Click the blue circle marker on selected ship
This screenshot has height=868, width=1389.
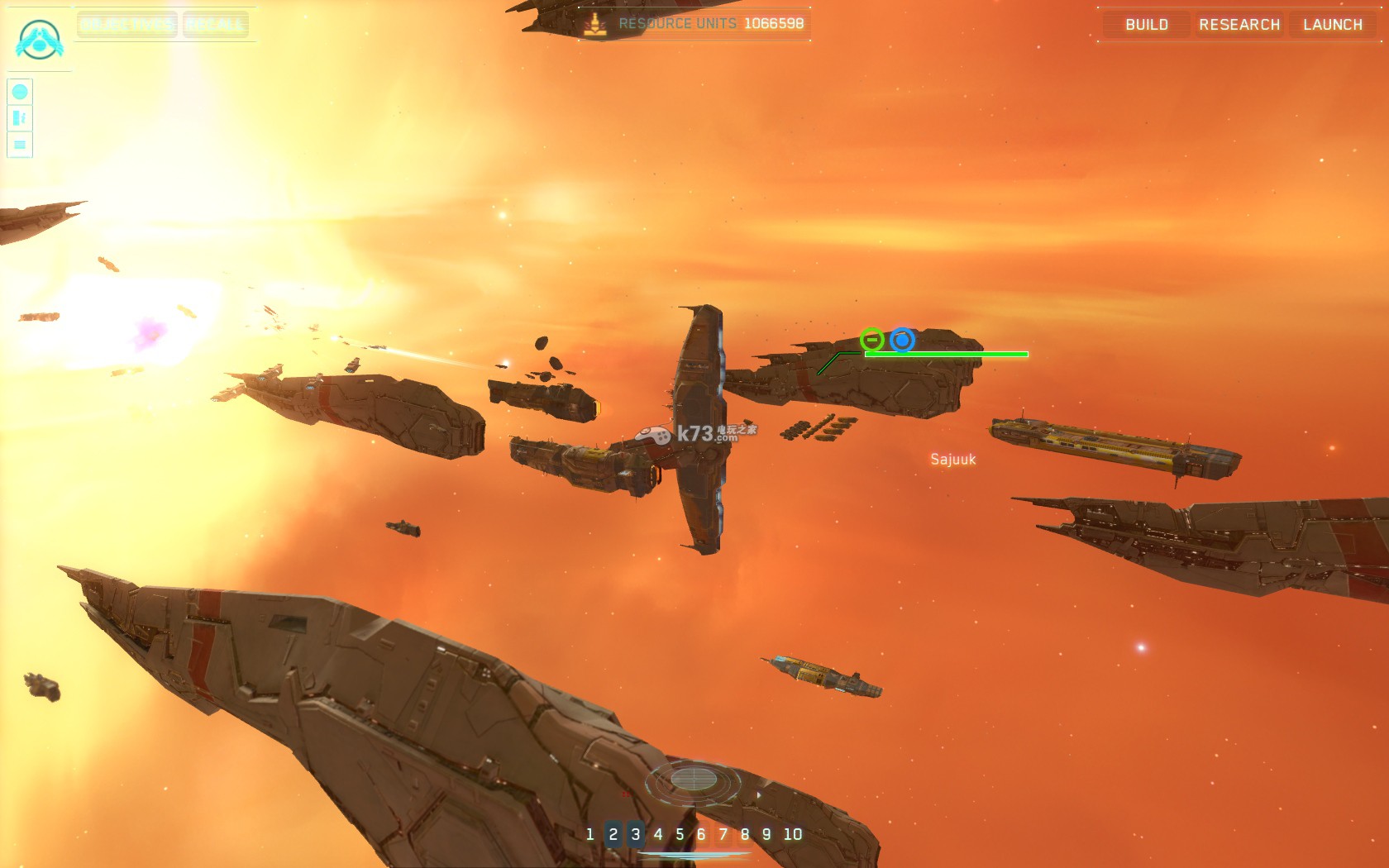point(902,340)
